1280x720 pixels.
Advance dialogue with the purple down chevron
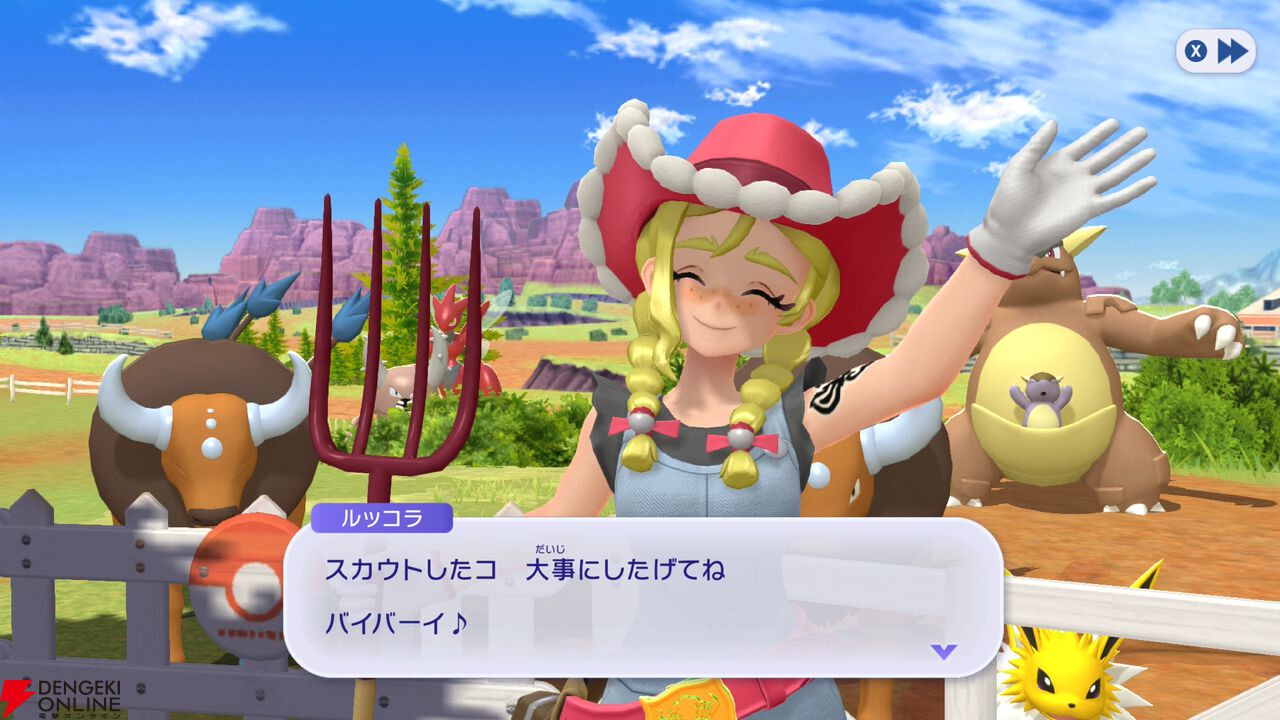(x=944, y=650)
